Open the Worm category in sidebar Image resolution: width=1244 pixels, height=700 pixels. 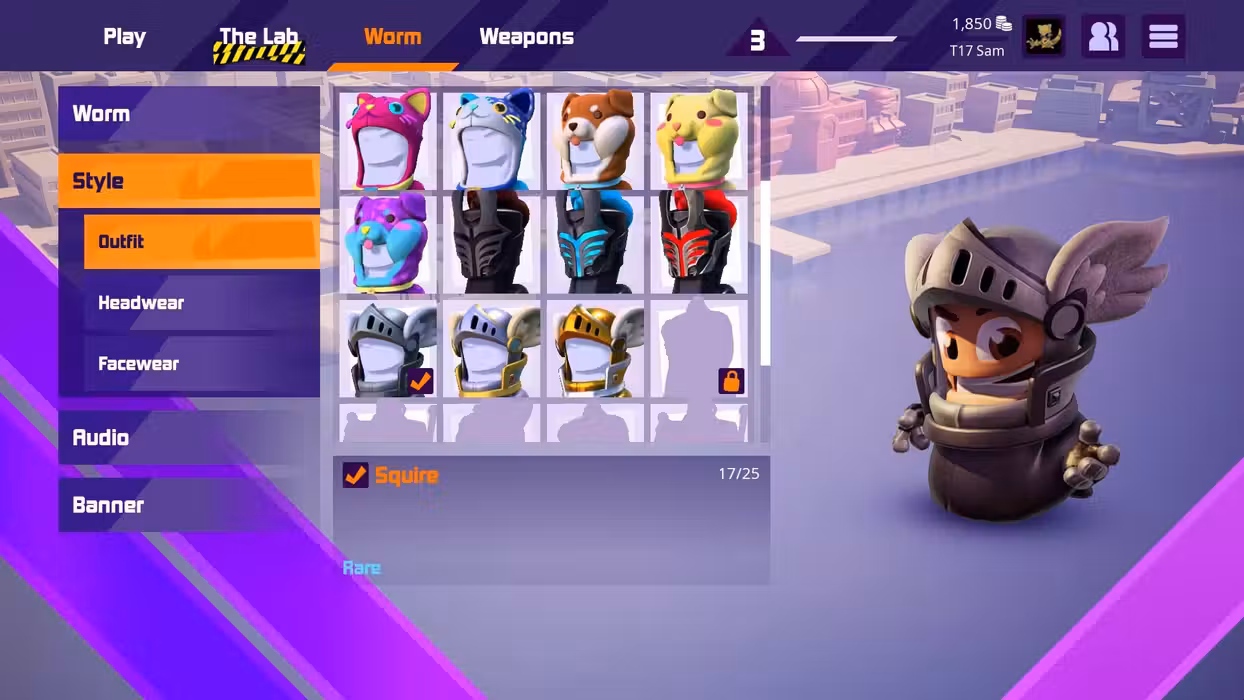(189, 114)
